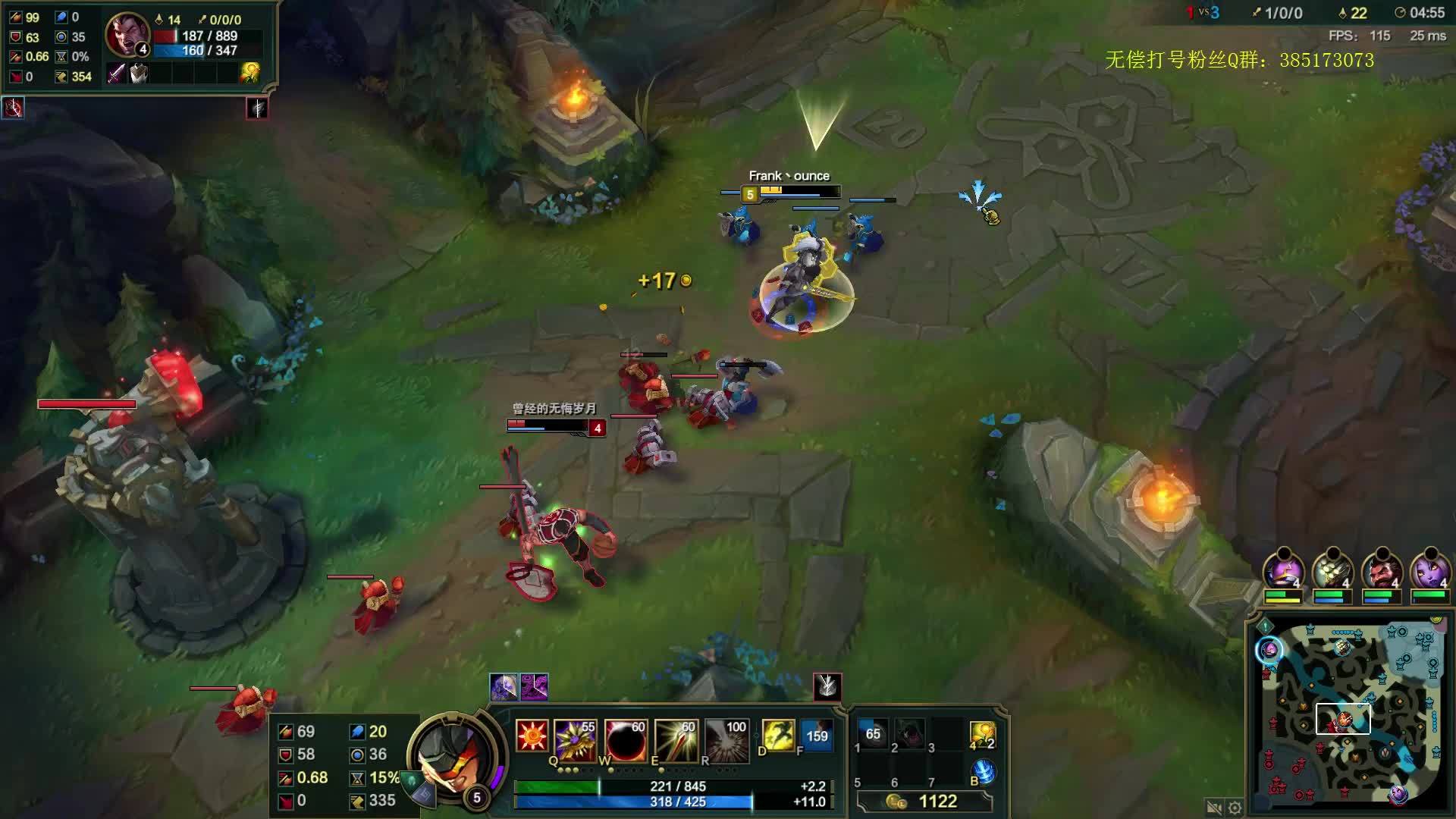Select the summoner spell on 159 cooldown
The height and width of the screenshot is (819, 1456).
click(817, 736)
